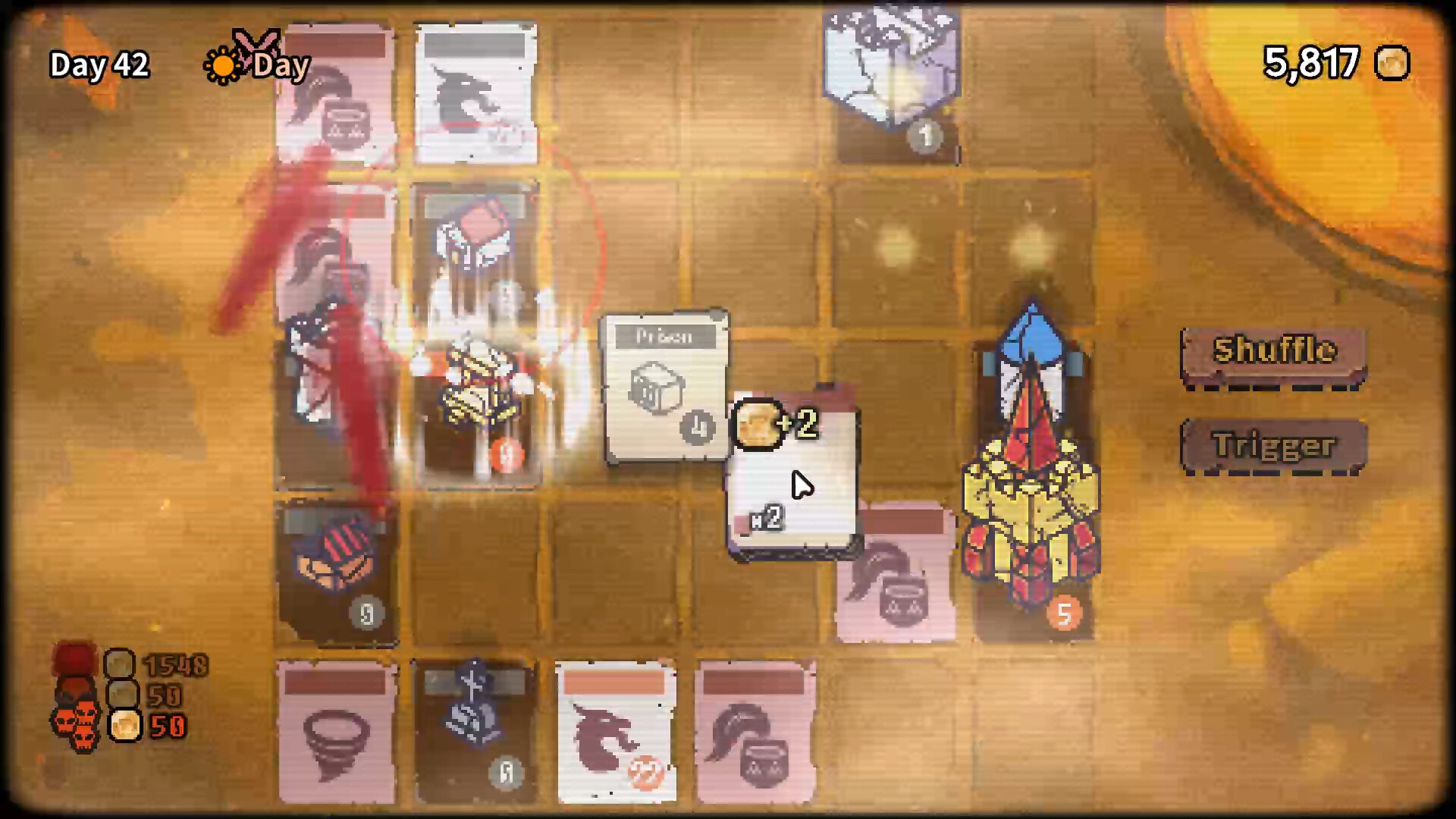Toggle the Day/Night sun indicator
The width and height of the screenshot is (1456, 819).
point(224,67)
